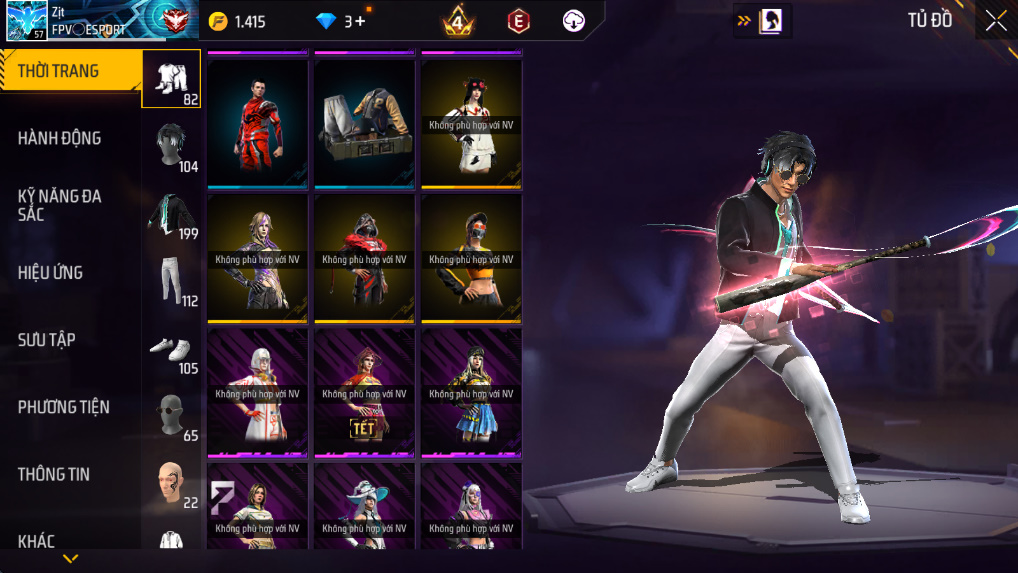Equip the red and black male outfit
This screenshot has width=1018, height=573.
coord(257,123)
